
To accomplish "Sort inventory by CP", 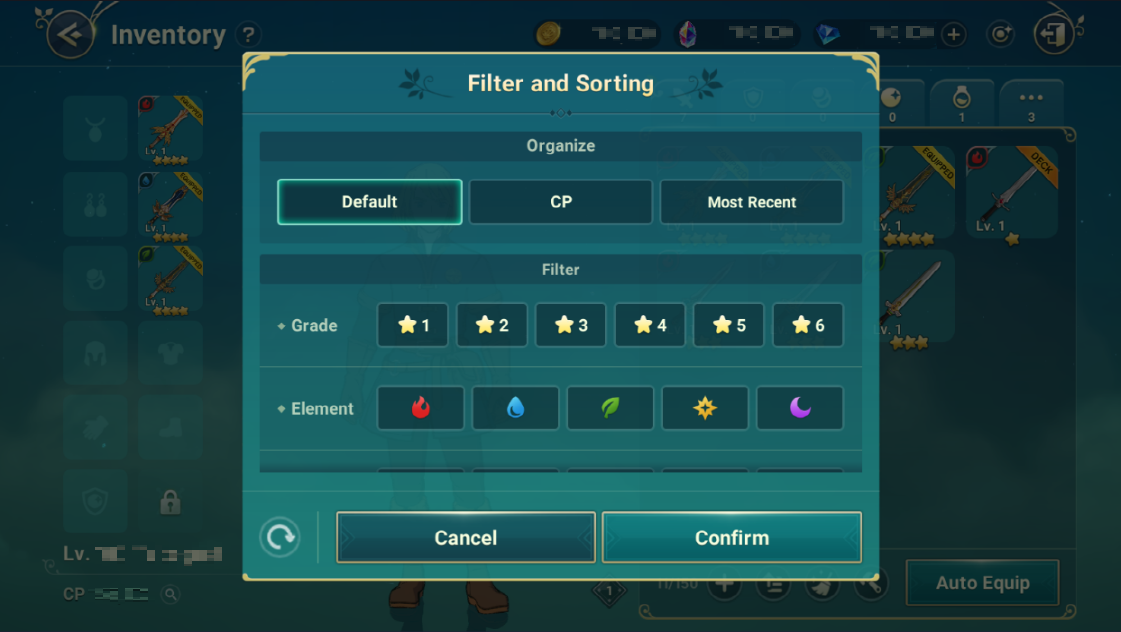I will coord(560,202).
